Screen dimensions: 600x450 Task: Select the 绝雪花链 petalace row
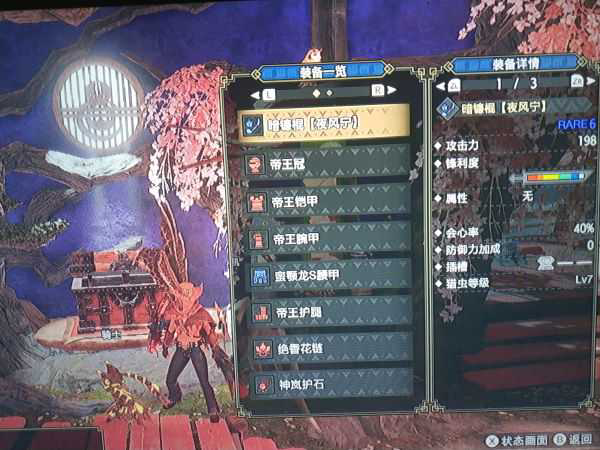click(x=325, y=348)
